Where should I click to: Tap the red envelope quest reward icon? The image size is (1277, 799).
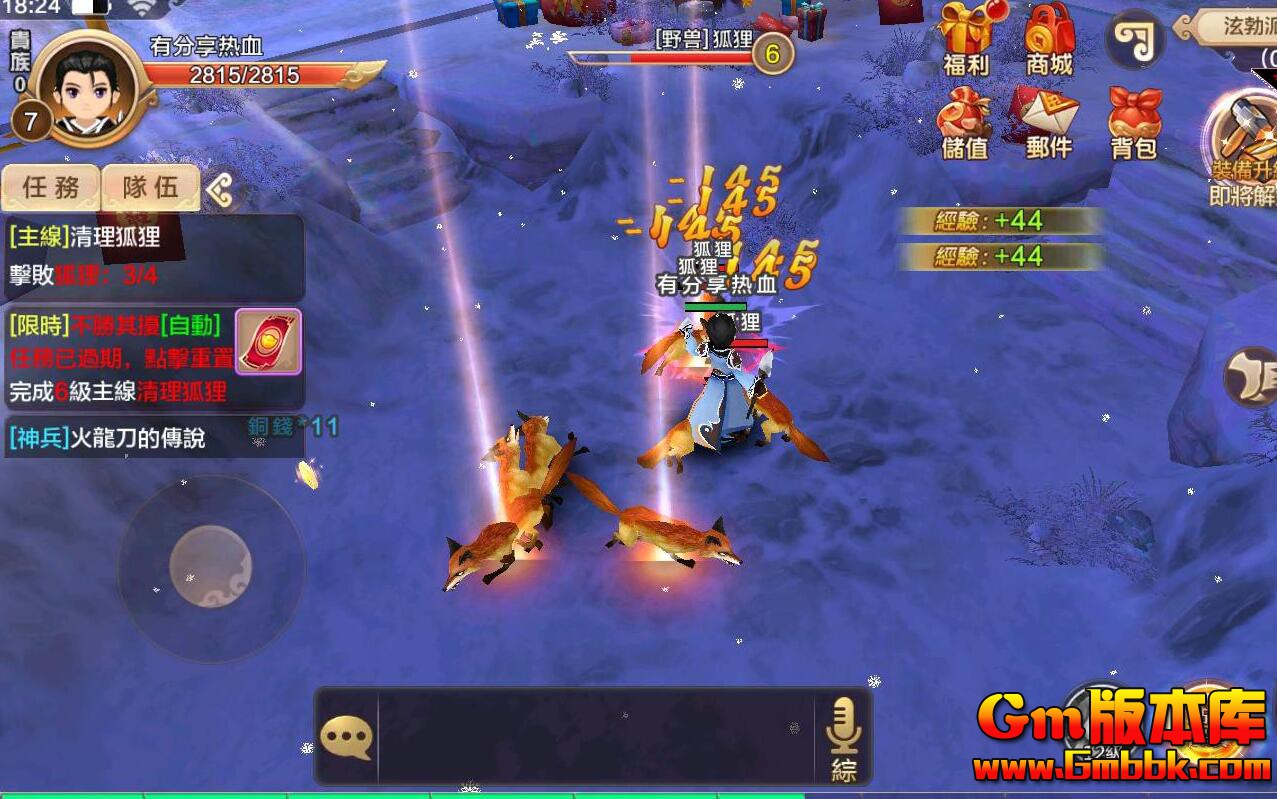coord(268,341)
